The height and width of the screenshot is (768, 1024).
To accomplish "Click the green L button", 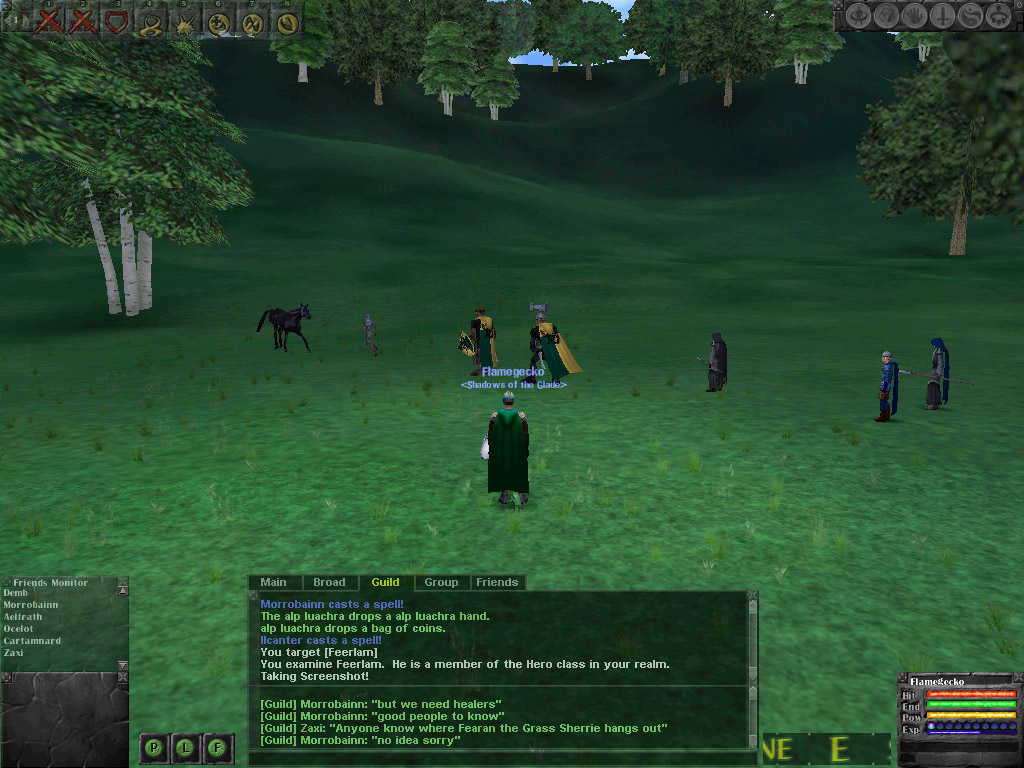I will [x=186, y=746].
